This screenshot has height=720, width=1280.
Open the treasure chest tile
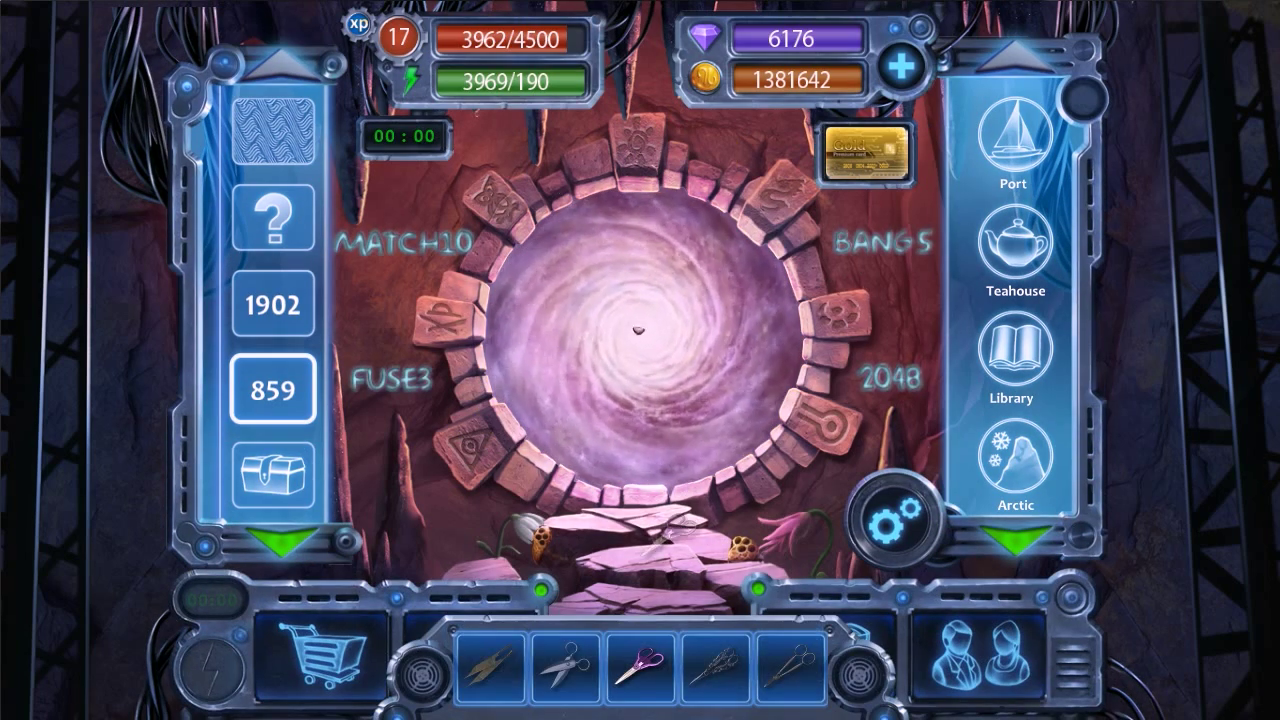[x=273, y=474]
